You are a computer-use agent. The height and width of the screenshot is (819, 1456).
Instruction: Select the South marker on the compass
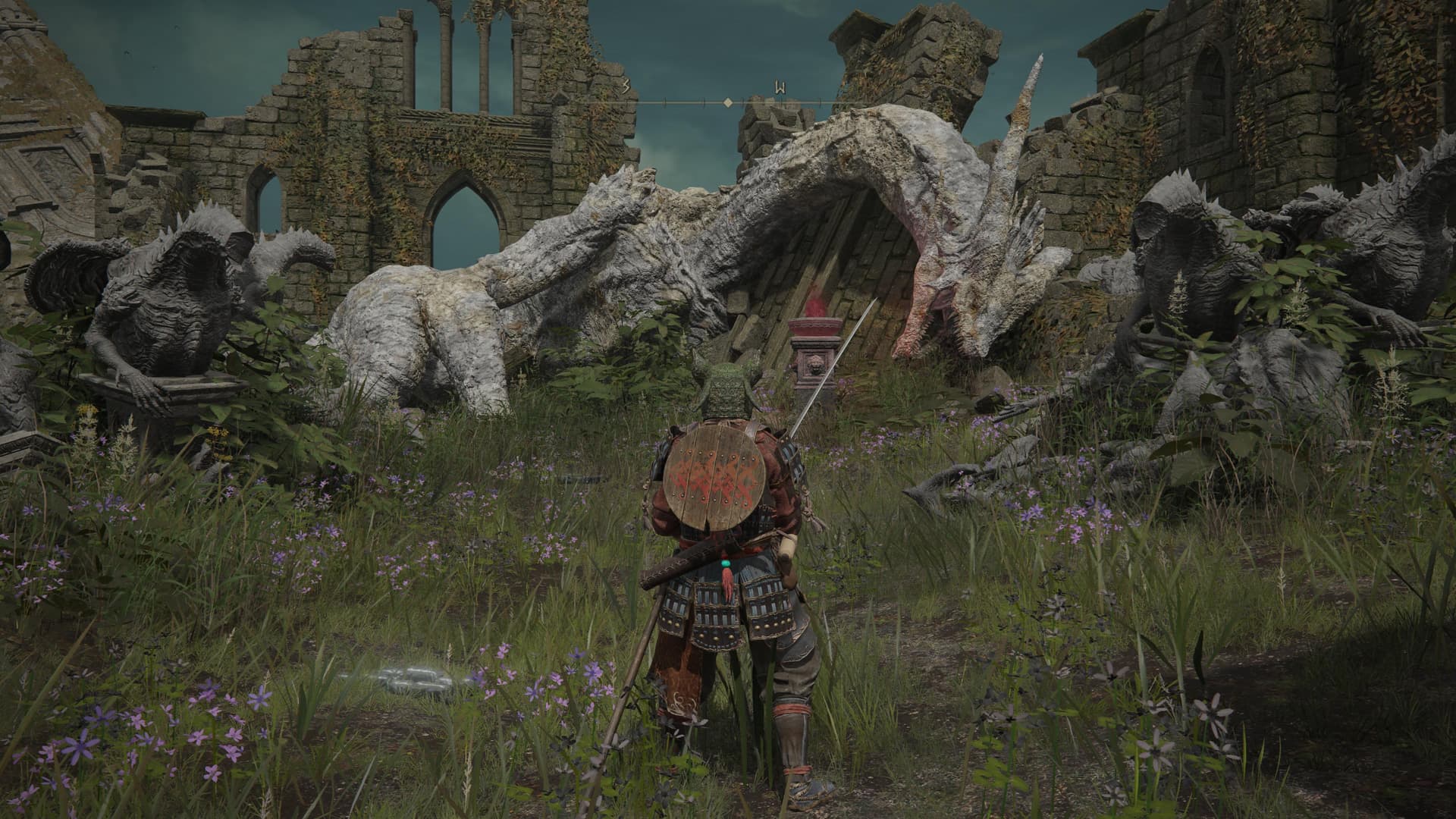tap(626, 87)
